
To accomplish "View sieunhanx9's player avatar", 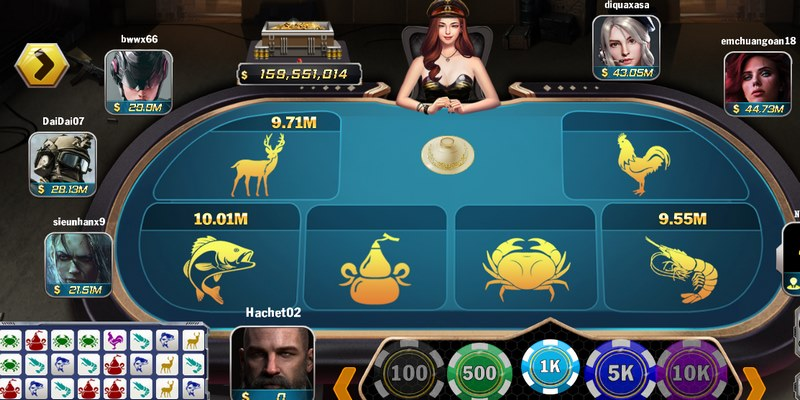I will tap(78, 258).
